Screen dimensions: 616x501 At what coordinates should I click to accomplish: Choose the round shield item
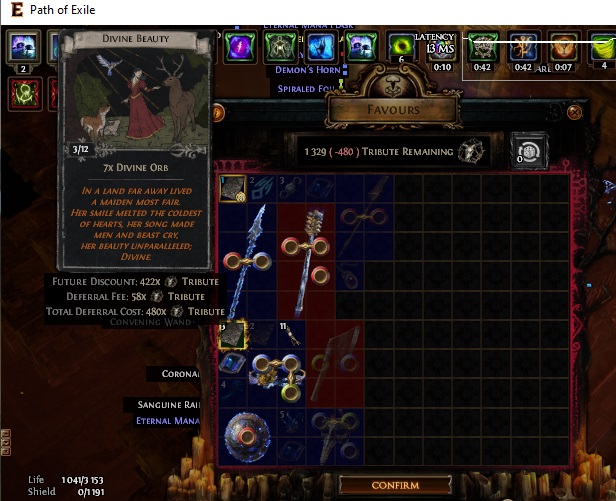(246, 436)
